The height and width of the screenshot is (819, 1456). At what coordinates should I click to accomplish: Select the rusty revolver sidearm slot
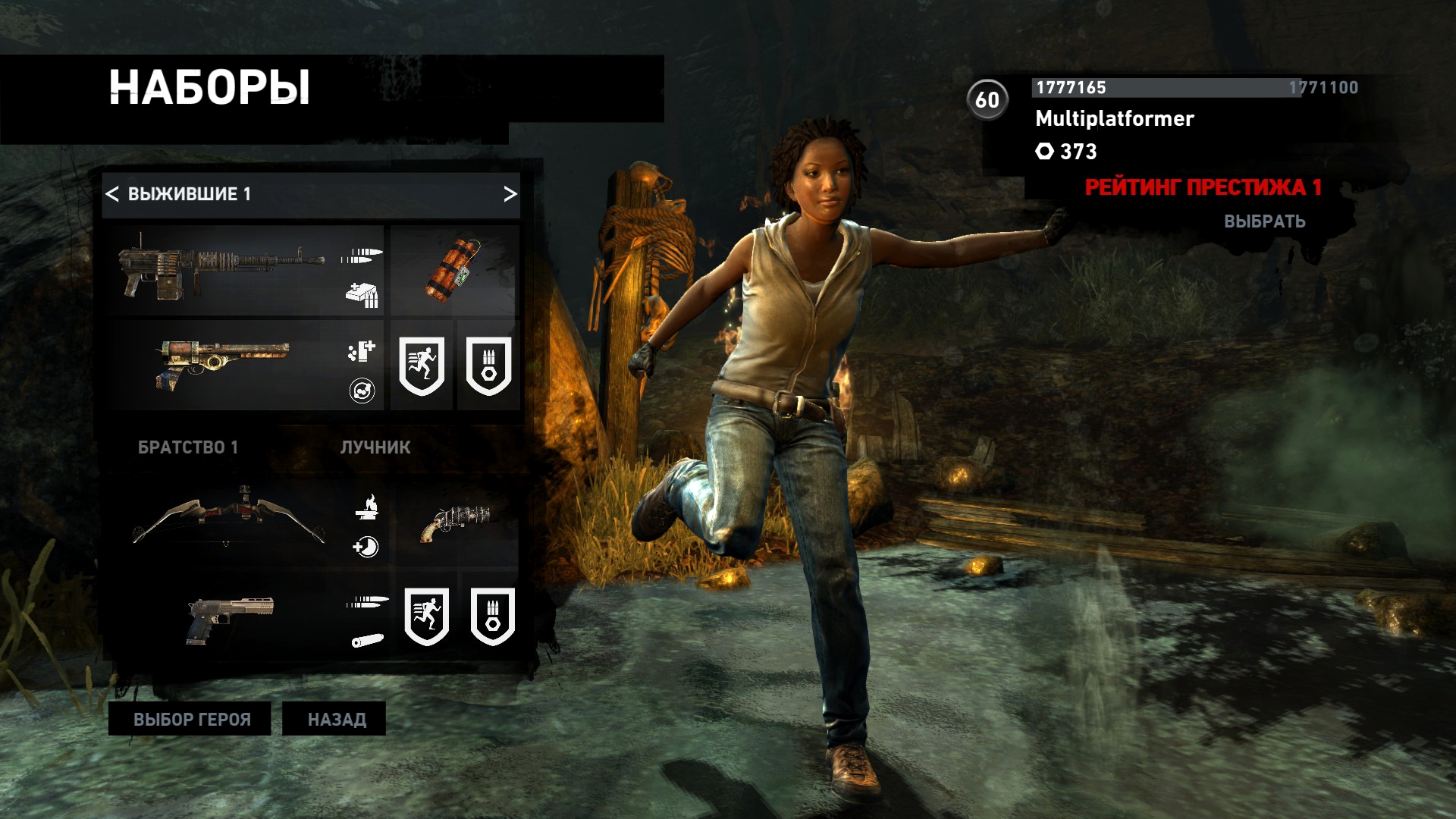coord(224,366)
